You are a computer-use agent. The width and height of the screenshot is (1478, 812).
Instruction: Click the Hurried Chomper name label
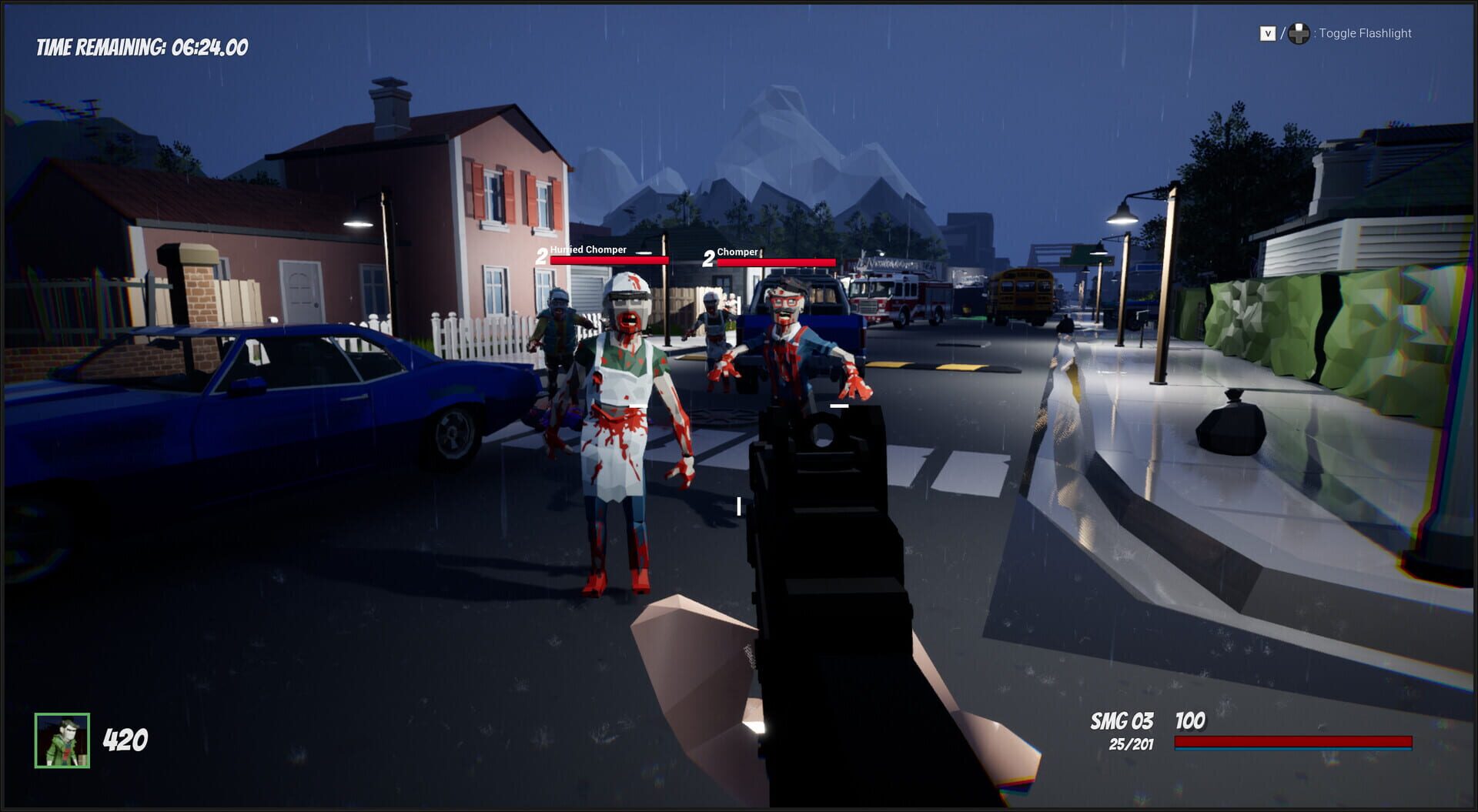pyautogui.click(x=590, y=250)
